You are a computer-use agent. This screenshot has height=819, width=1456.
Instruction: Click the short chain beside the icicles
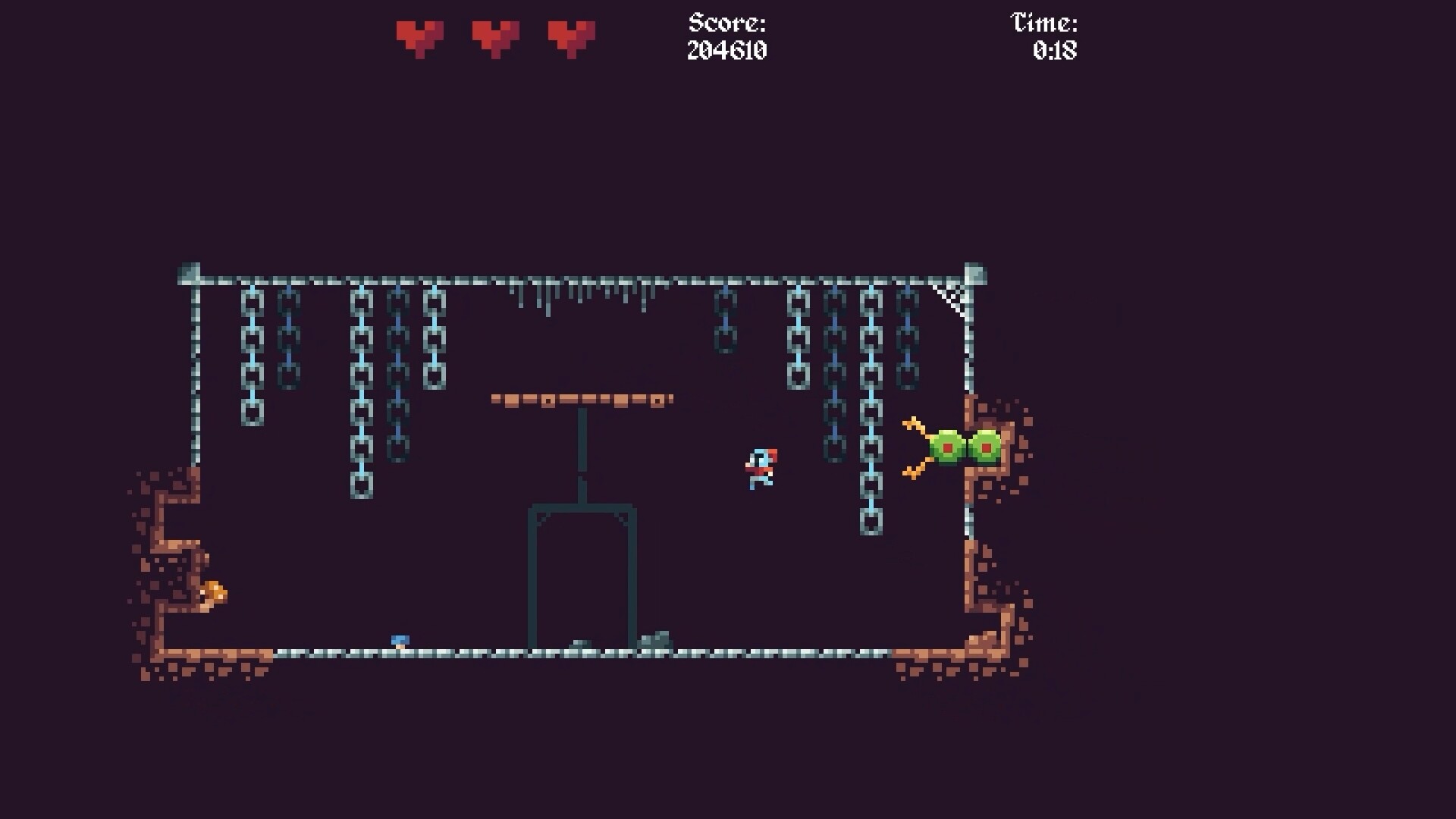[725, 318]
